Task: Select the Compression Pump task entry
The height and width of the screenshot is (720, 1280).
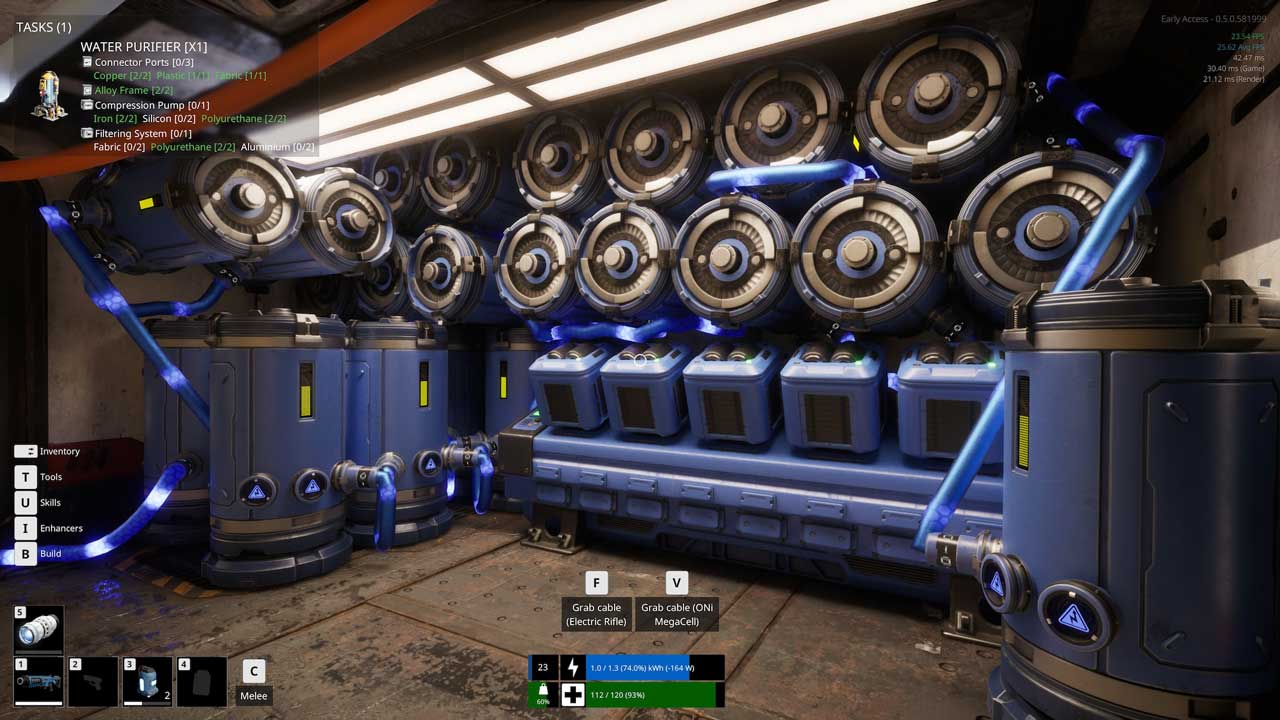Action: pyautogui.click(x=152, y=105)
